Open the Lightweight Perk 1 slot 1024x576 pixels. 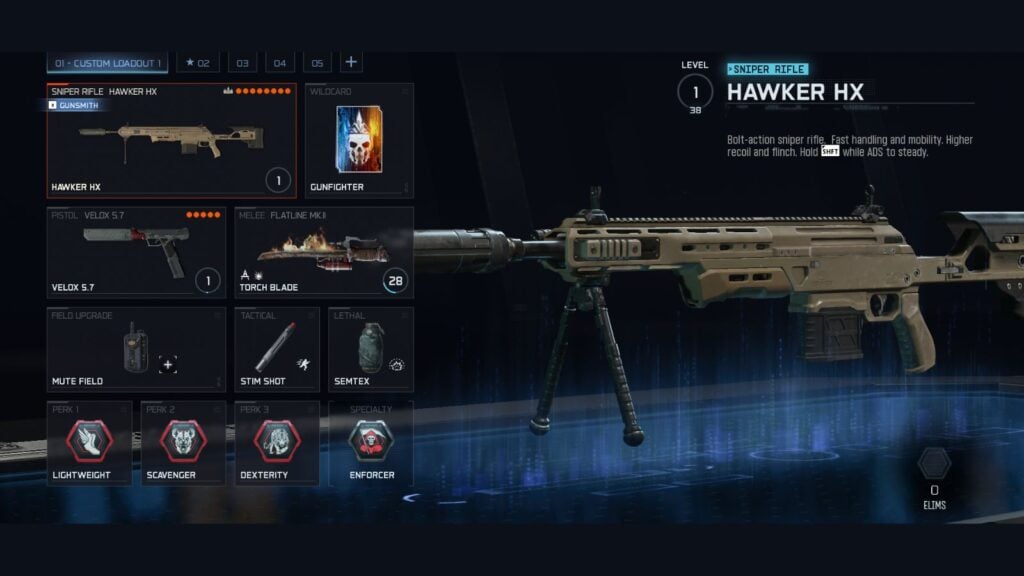89,443
